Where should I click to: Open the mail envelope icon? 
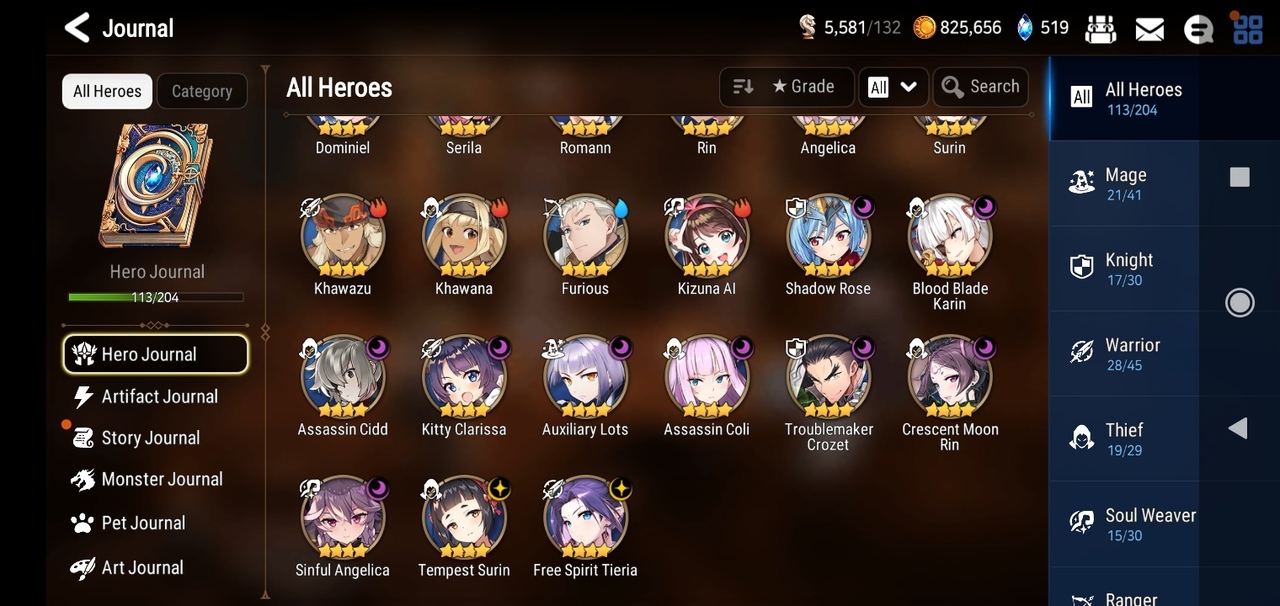click(x=1149, y=28)
